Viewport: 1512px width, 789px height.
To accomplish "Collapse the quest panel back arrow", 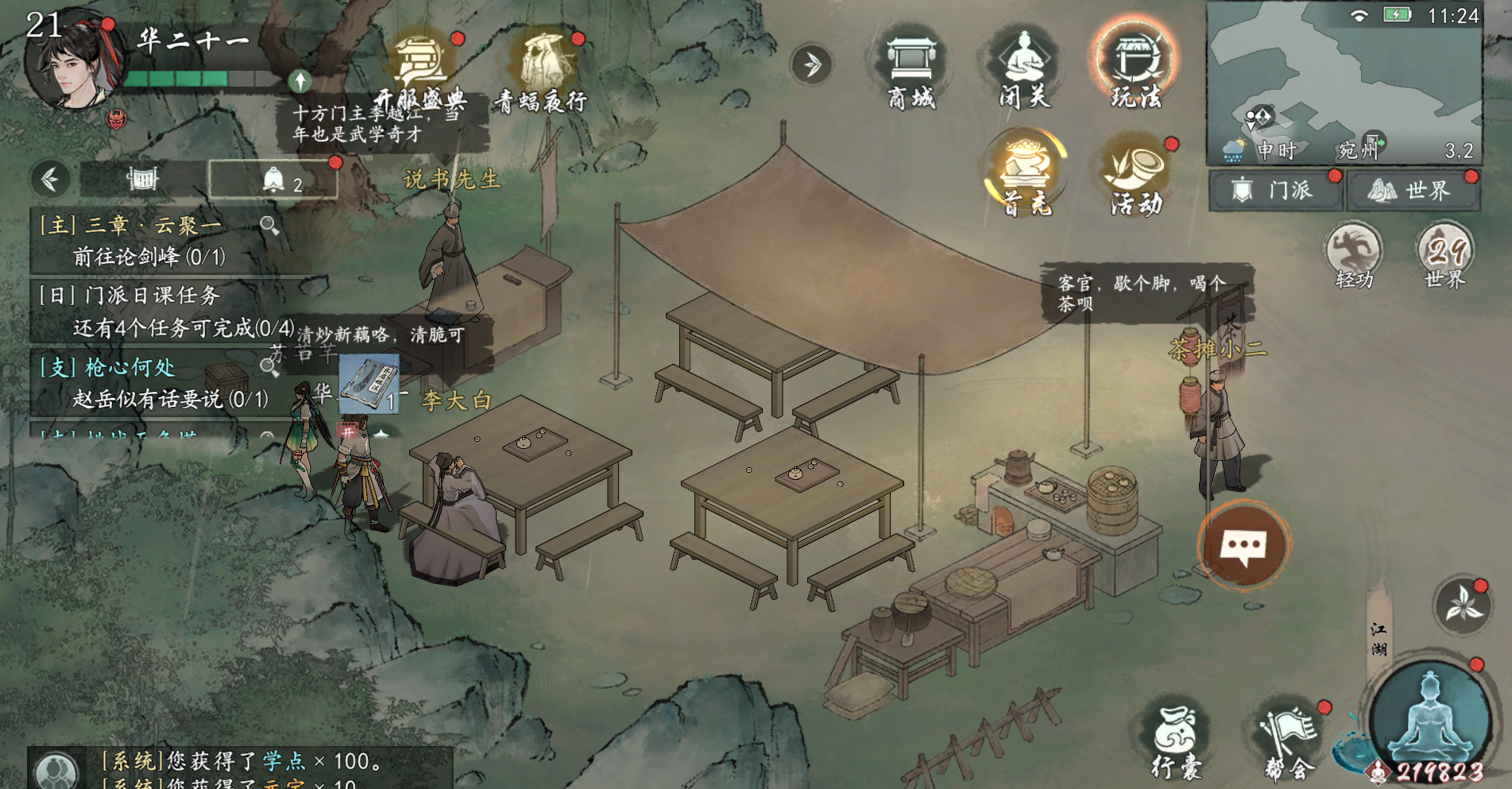I will pyautogui.click(x=50, y=180).
